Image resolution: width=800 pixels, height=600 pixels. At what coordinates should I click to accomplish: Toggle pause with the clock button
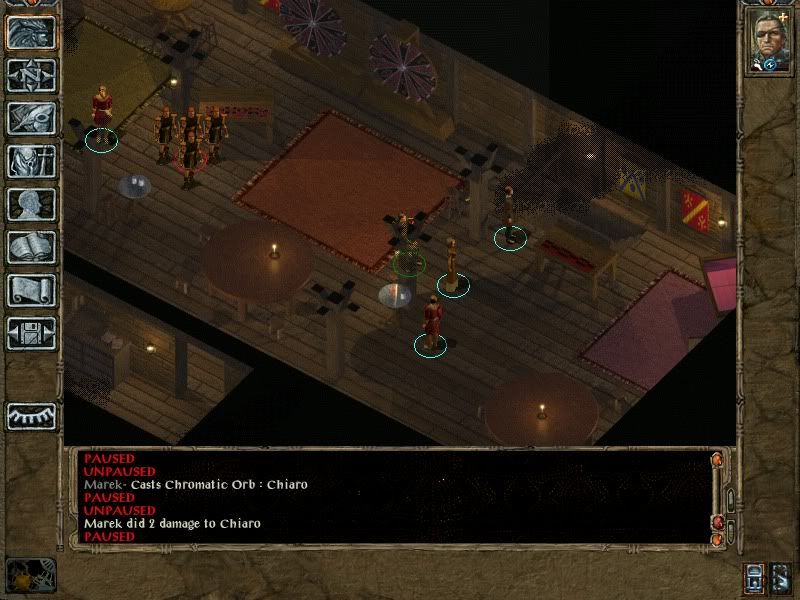coord(31,574)
